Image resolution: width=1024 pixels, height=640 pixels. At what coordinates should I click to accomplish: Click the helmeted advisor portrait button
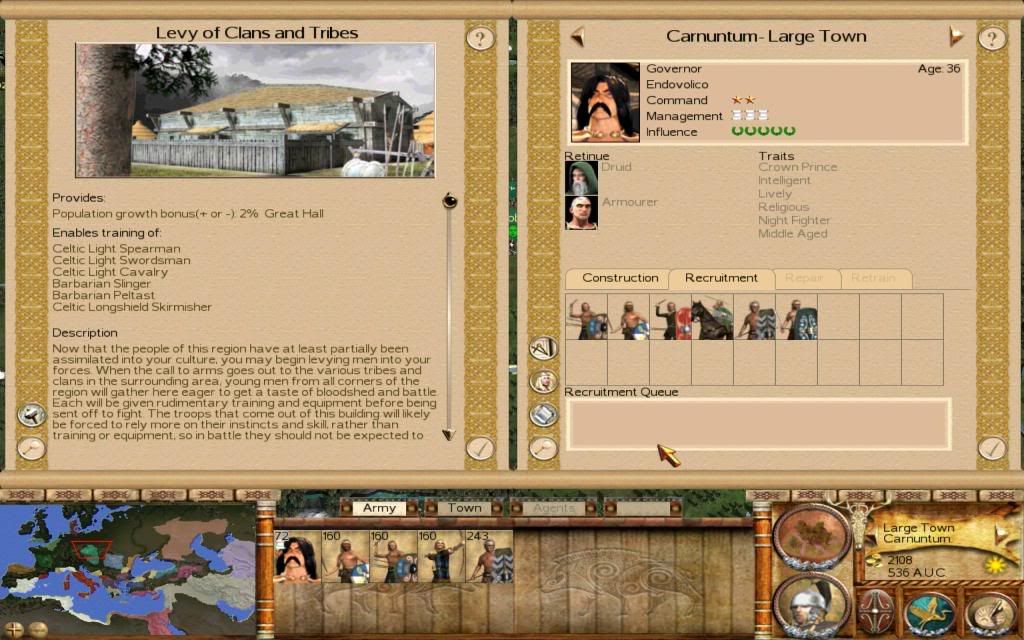pyautogui.click(x=811, y=604)
